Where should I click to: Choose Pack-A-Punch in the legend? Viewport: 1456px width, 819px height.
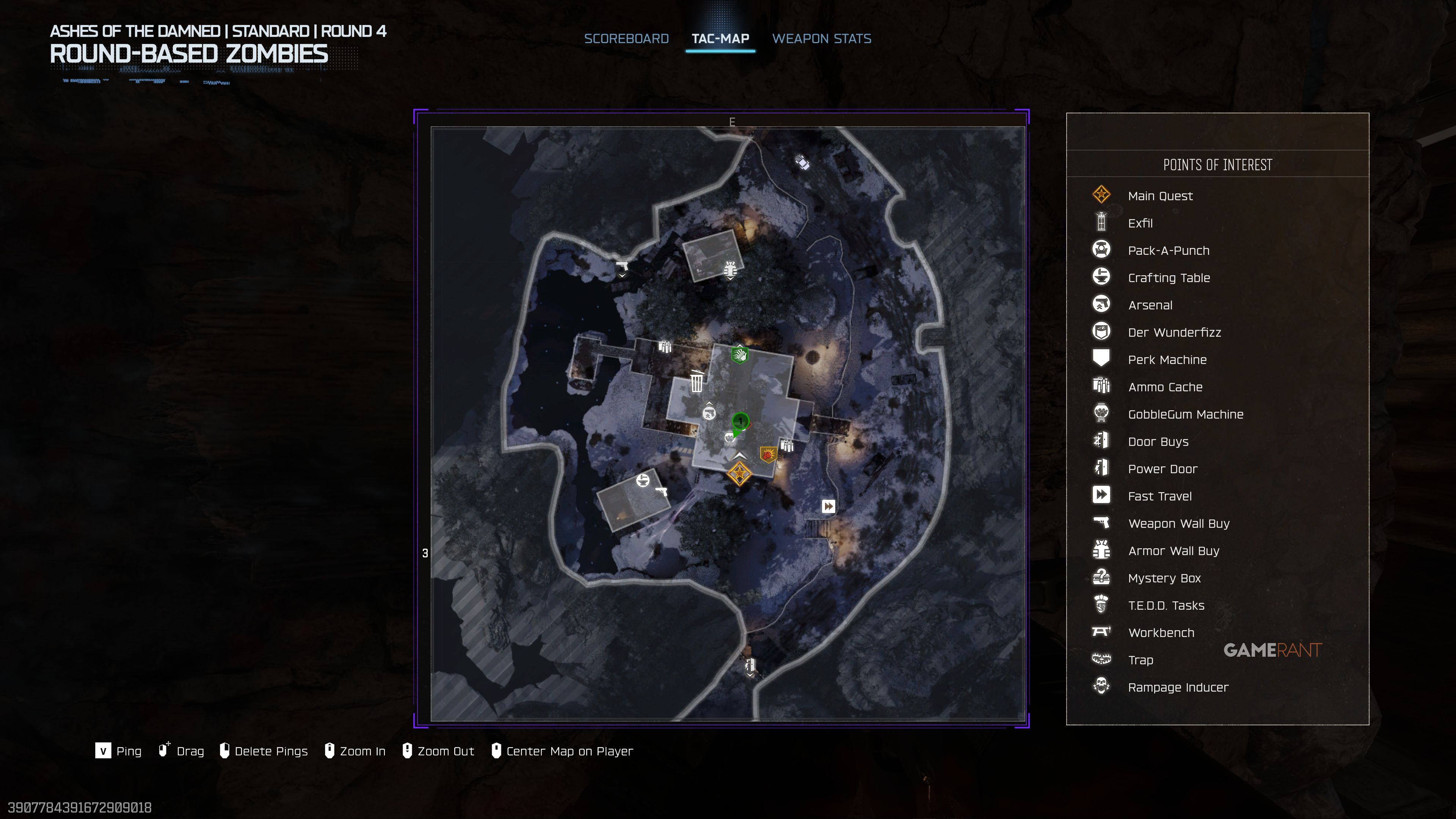1168,250
